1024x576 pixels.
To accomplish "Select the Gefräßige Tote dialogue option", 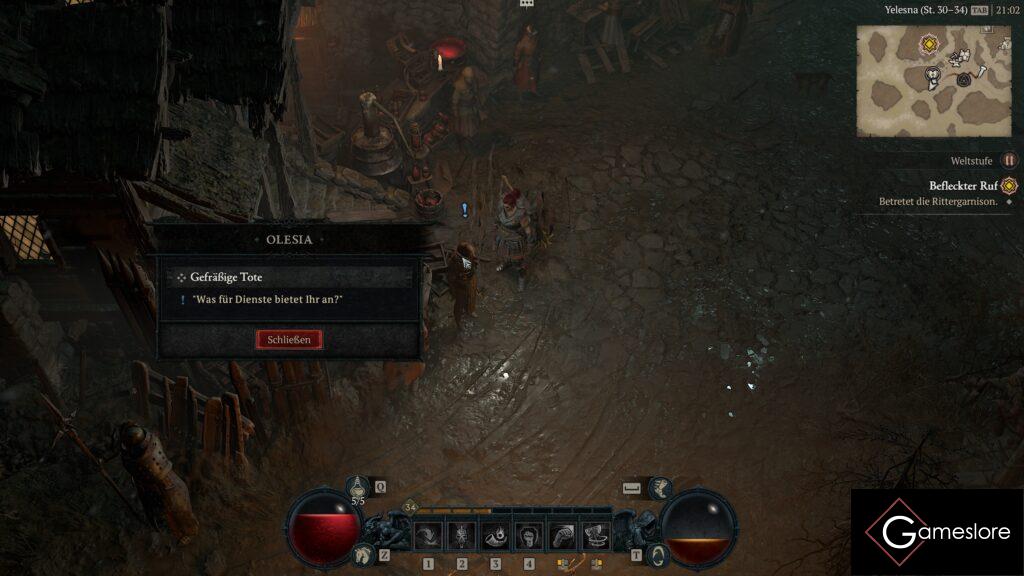I will (226, 277).
